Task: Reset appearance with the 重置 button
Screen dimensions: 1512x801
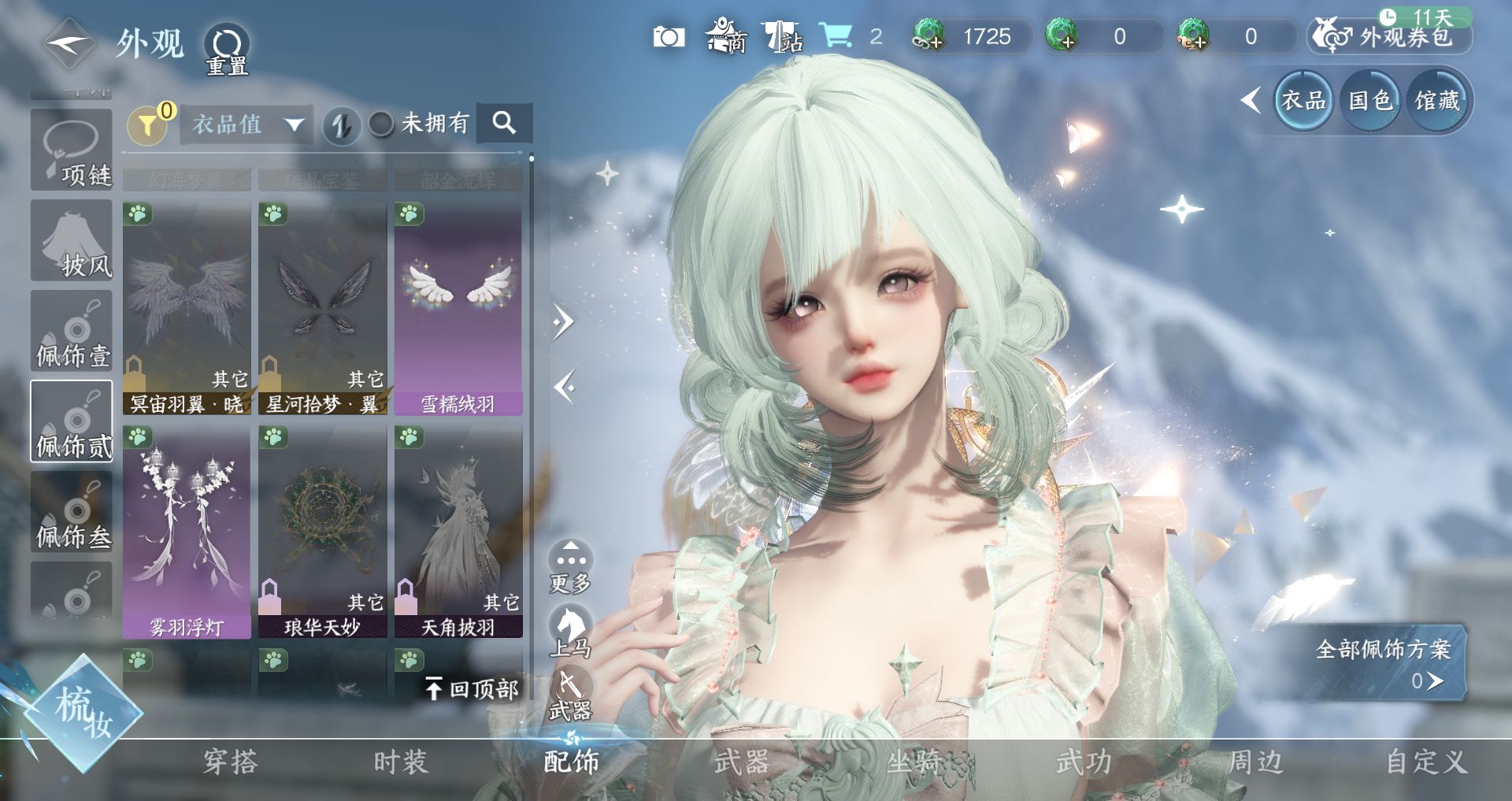Action: point(227,49)
